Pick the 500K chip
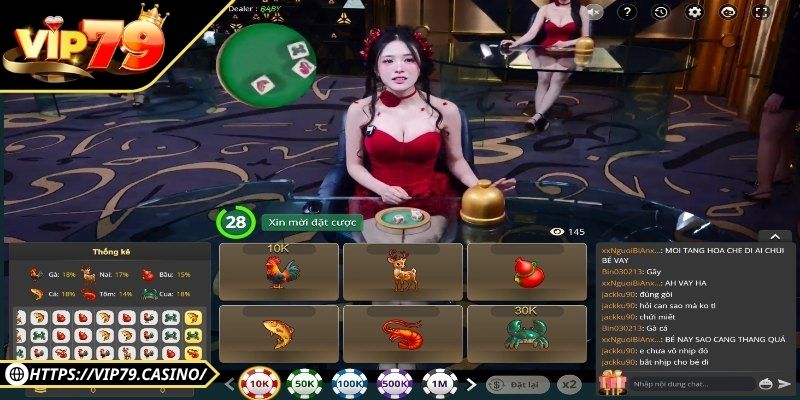 394,382
